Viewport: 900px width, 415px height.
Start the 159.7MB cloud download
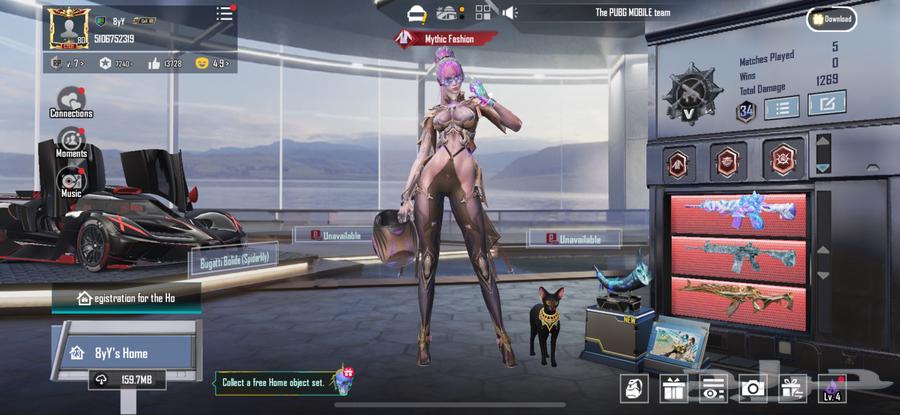point(126,380)
